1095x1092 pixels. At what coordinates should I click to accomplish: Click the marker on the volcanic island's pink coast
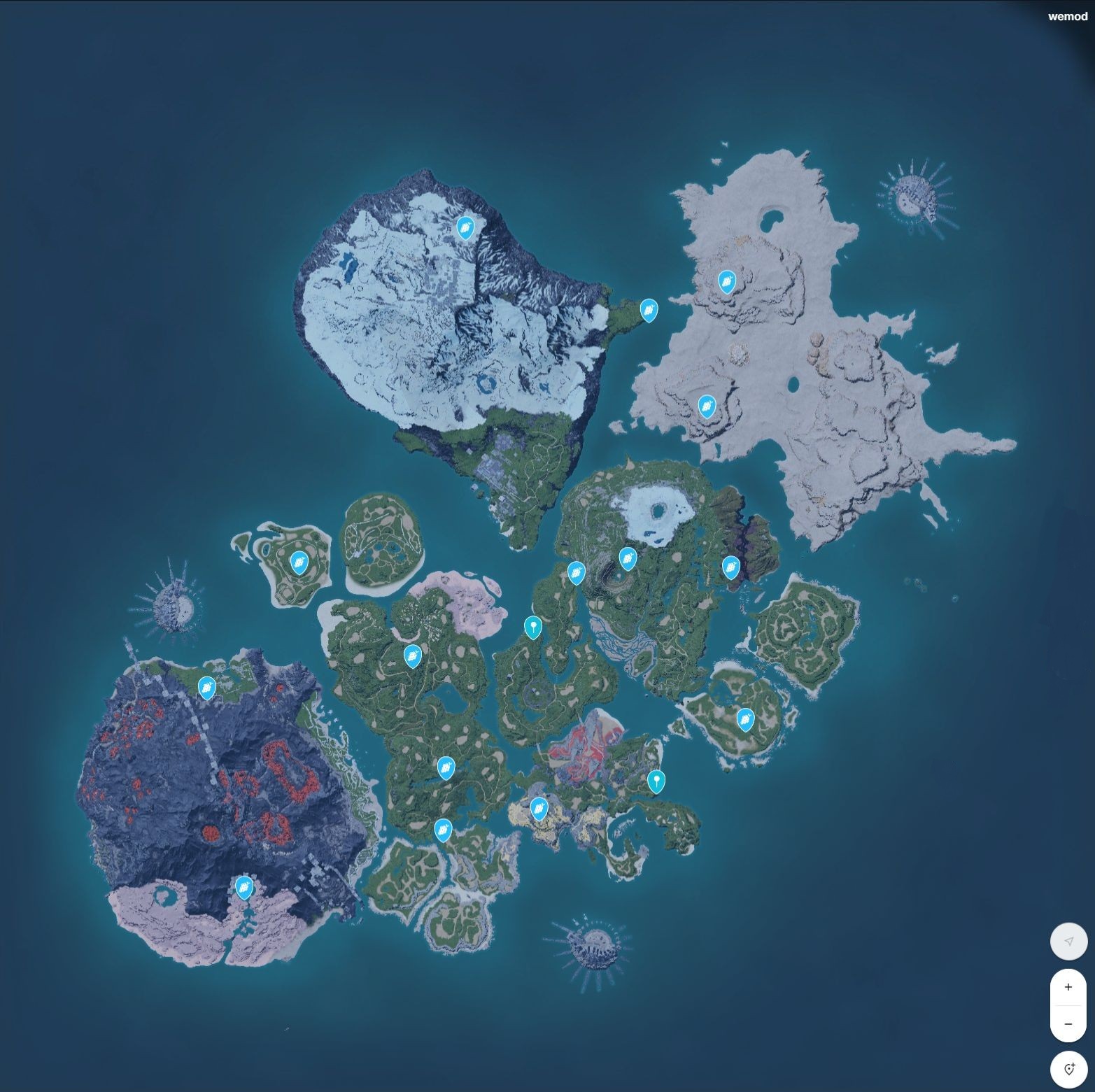coord(243,887)
